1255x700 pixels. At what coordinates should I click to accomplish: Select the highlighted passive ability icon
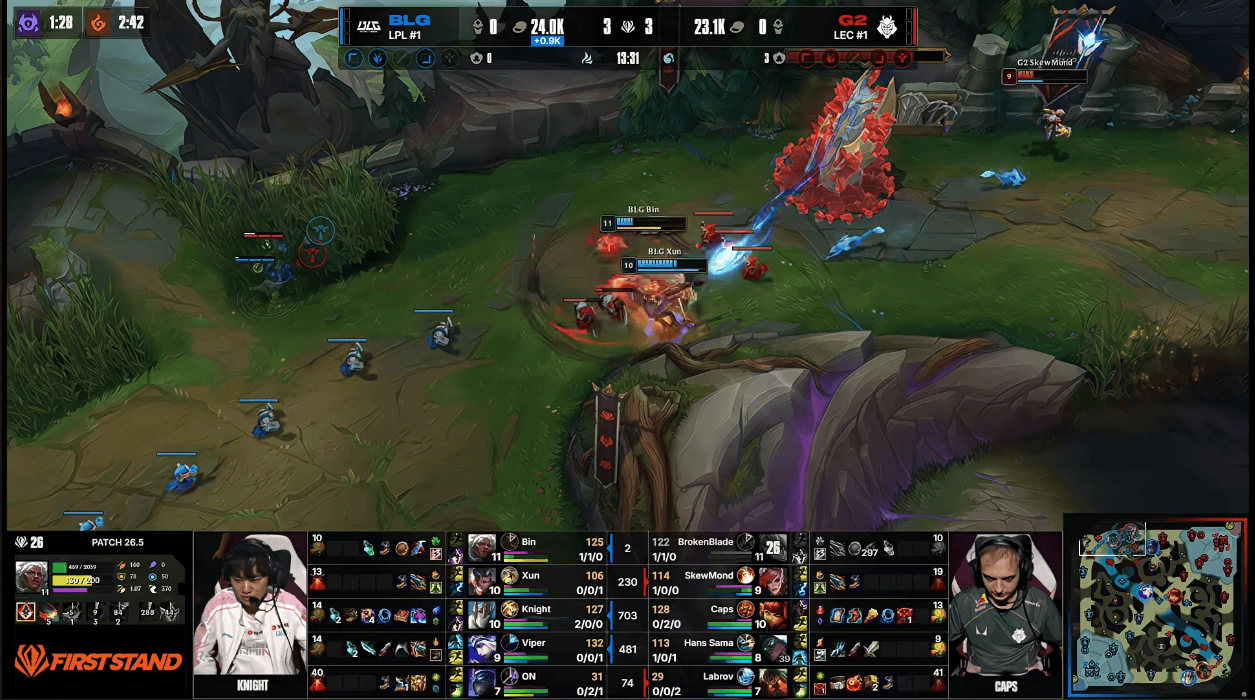point(25,611)
